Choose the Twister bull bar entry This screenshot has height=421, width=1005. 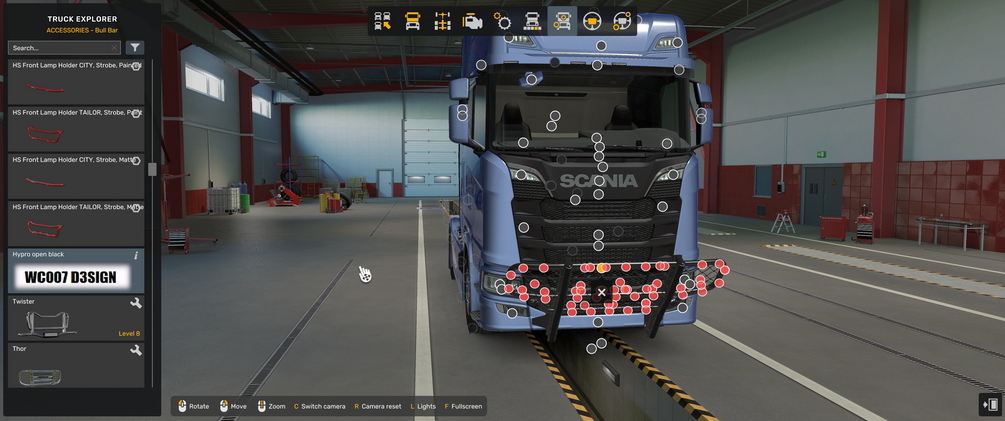pyautogui.click(x=76, y=317)
